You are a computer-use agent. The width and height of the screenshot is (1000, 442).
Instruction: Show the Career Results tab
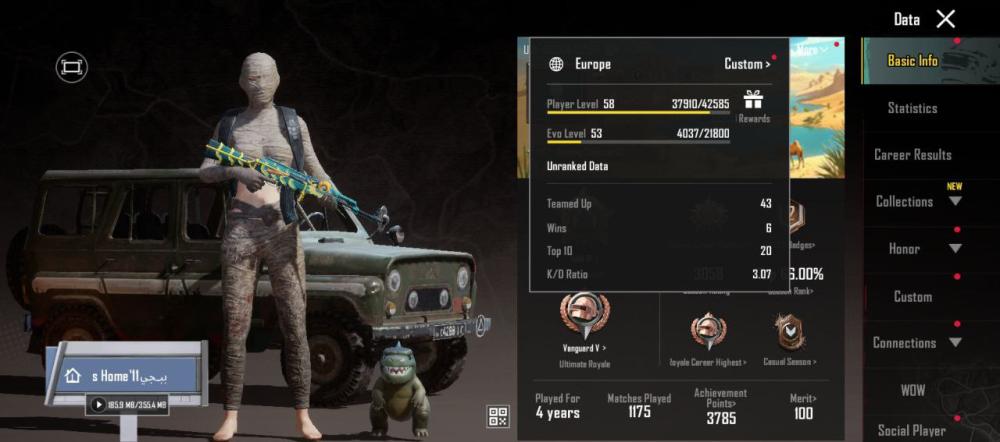(912, 155)
